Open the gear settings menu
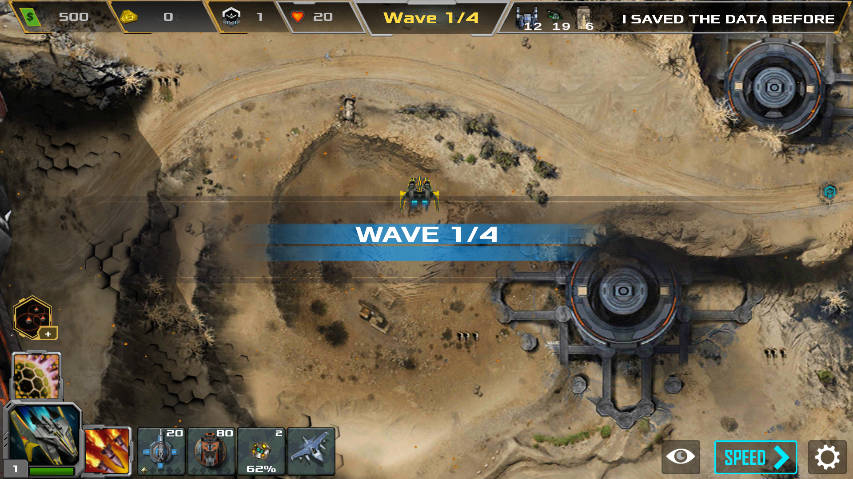Viewport: 853px width, 479px height. pos(827,458)
